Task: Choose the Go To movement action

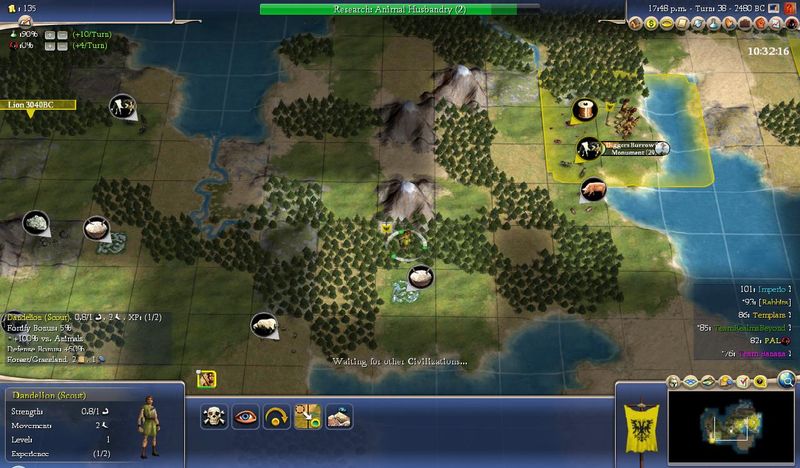Action: click(307, 416)
